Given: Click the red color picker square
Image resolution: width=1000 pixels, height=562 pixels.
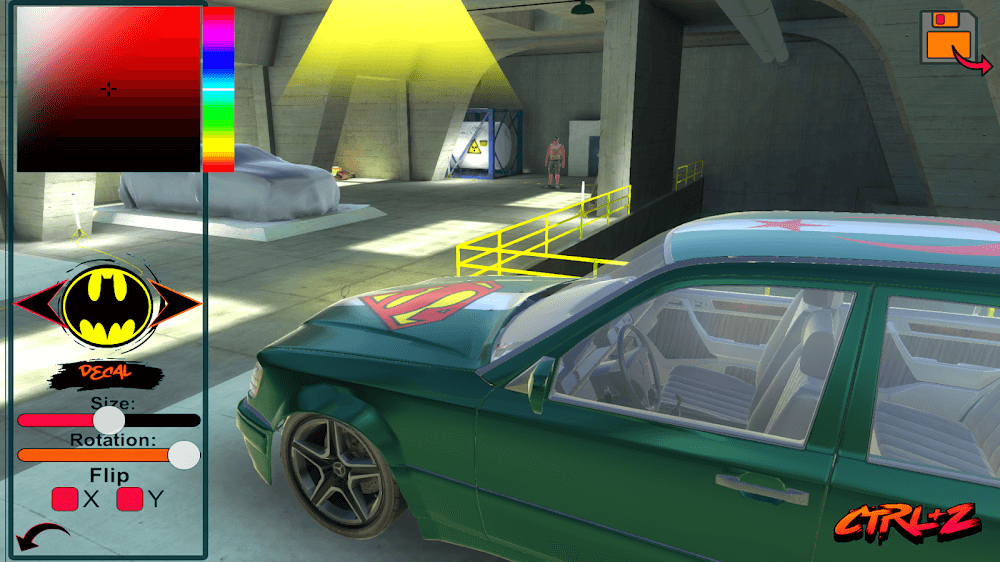Looking at the screenshot, I should point(109,89).
